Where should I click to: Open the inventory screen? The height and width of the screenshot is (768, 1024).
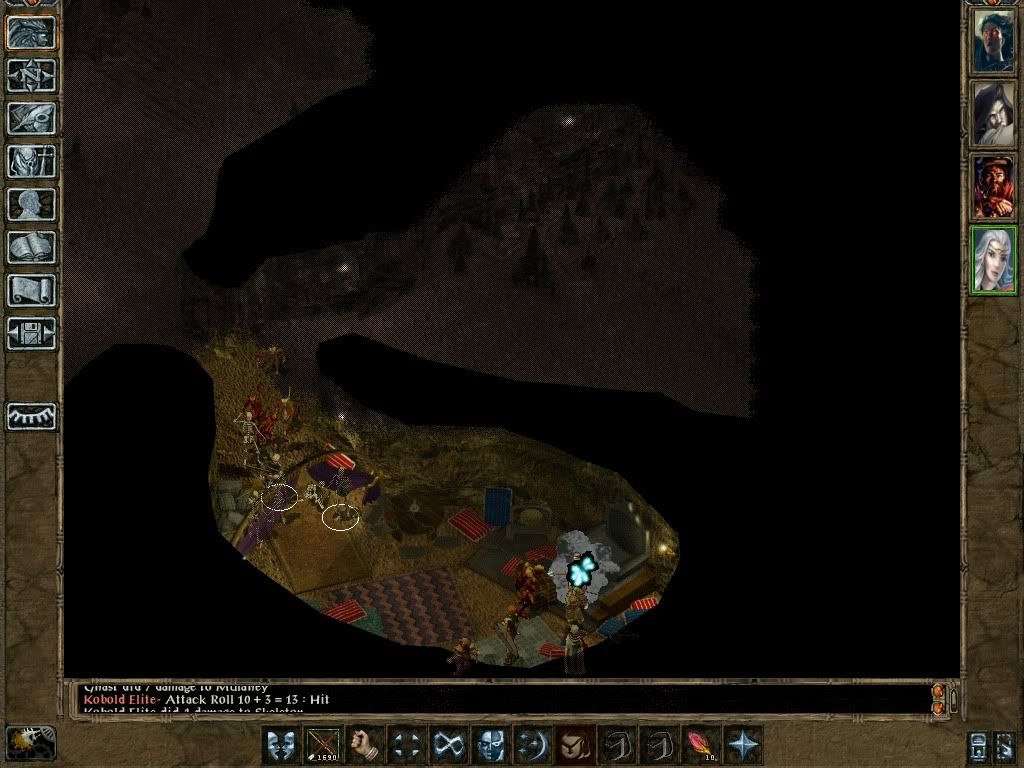coord(32,161)
